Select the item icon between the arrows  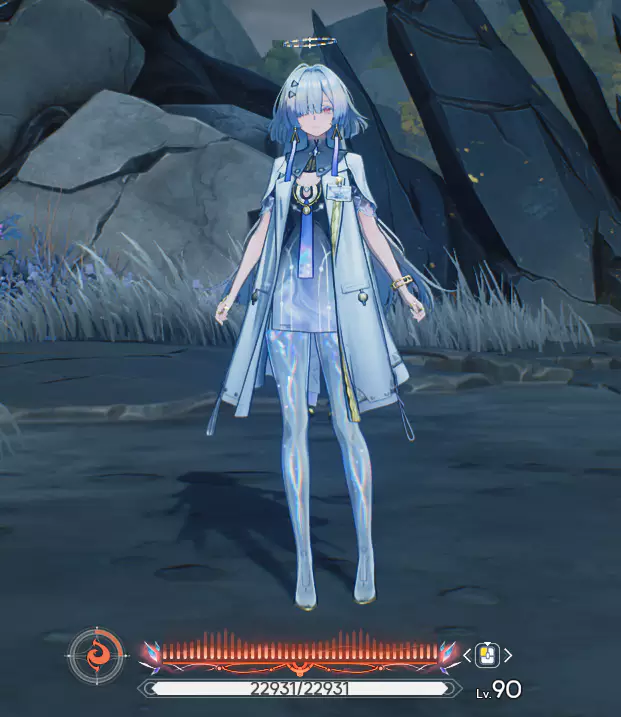[487, 655]
